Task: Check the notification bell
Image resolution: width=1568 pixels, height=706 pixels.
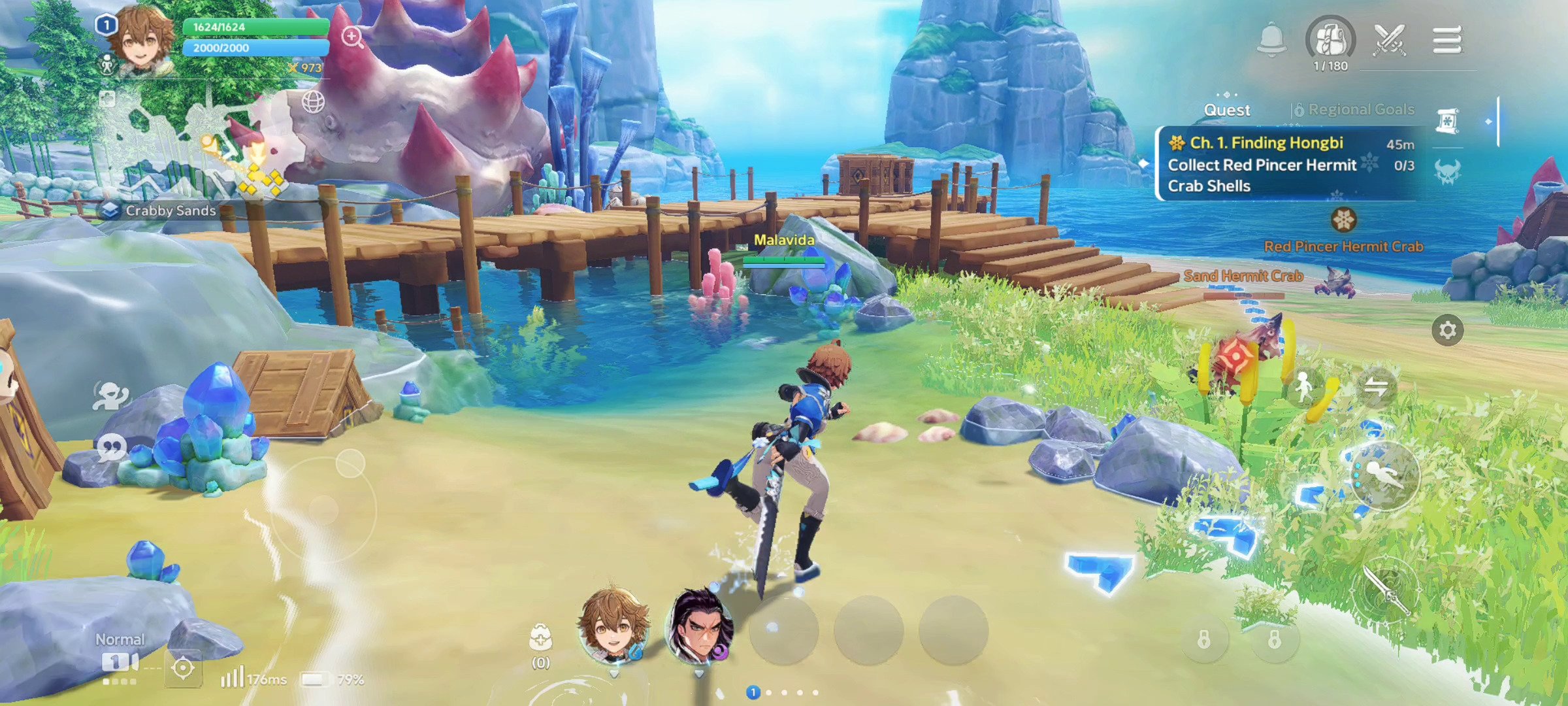Action: click(x=1271, y=39)
